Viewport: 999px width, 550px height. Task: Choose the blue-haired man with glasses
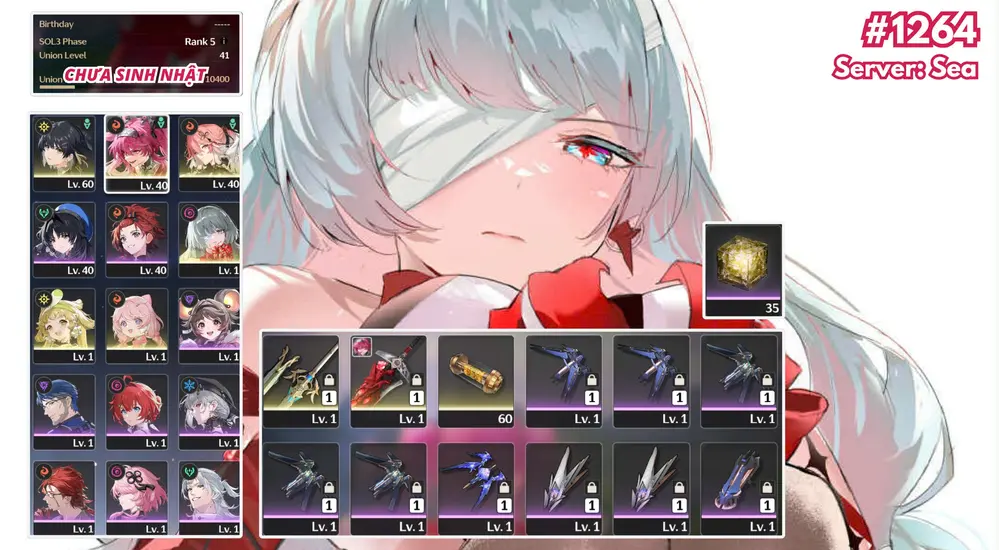[x=64, y=411]
